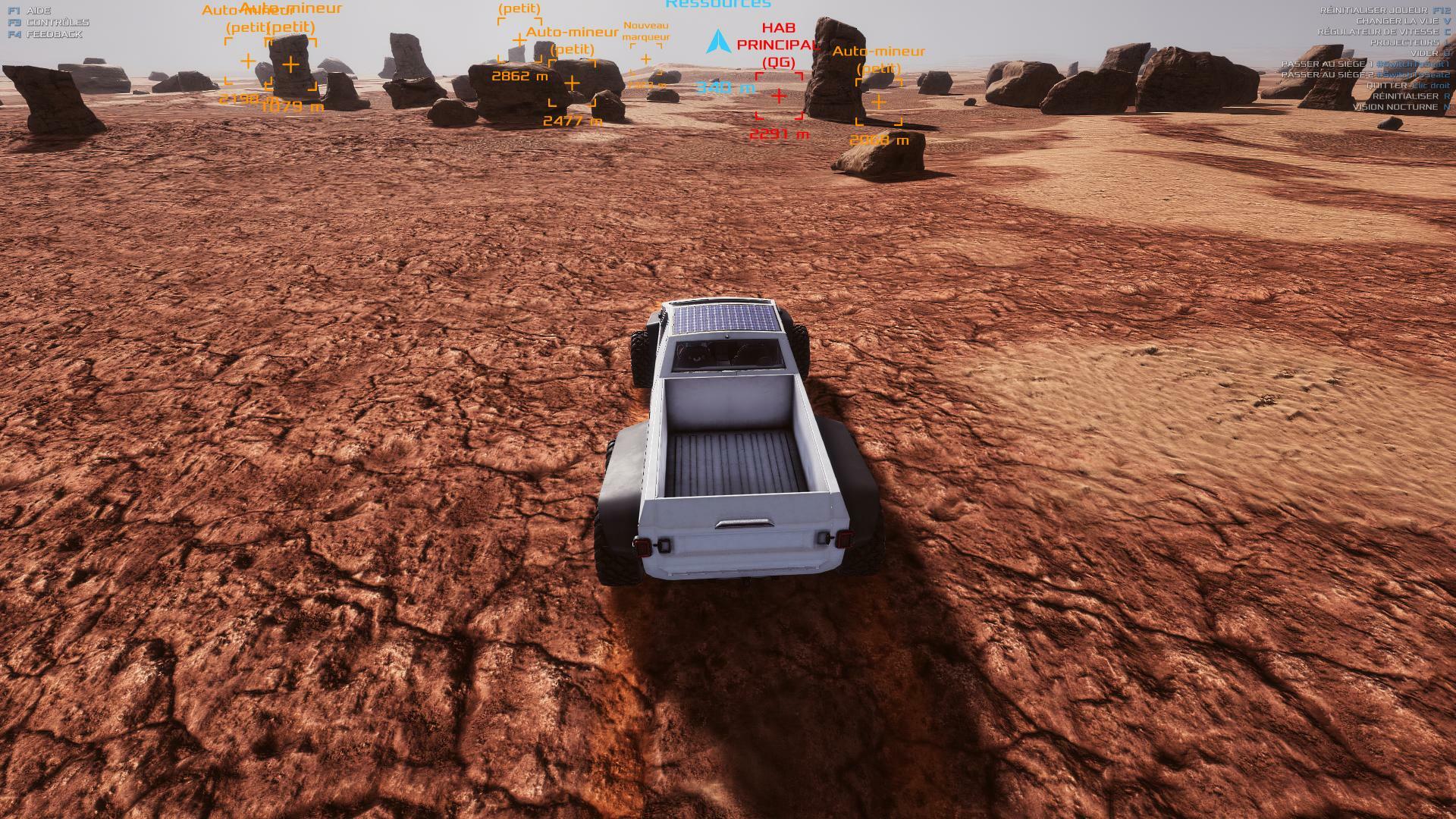
Task: Click the Nouveau marqueur waypoint marker
Action: [645, 59]
